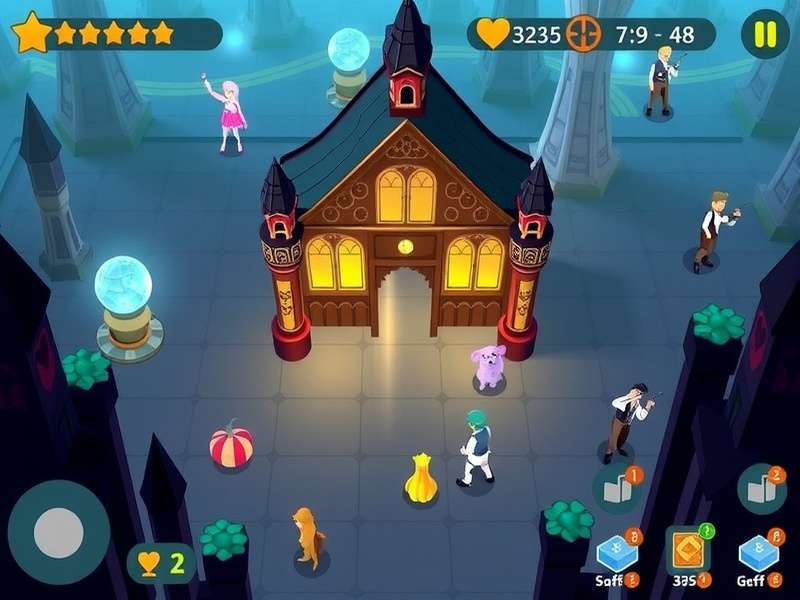The width and height of the screenshot is (800, 600).
Task: Tap the virtual joystick thumb pad
Action: coord(58,533)
